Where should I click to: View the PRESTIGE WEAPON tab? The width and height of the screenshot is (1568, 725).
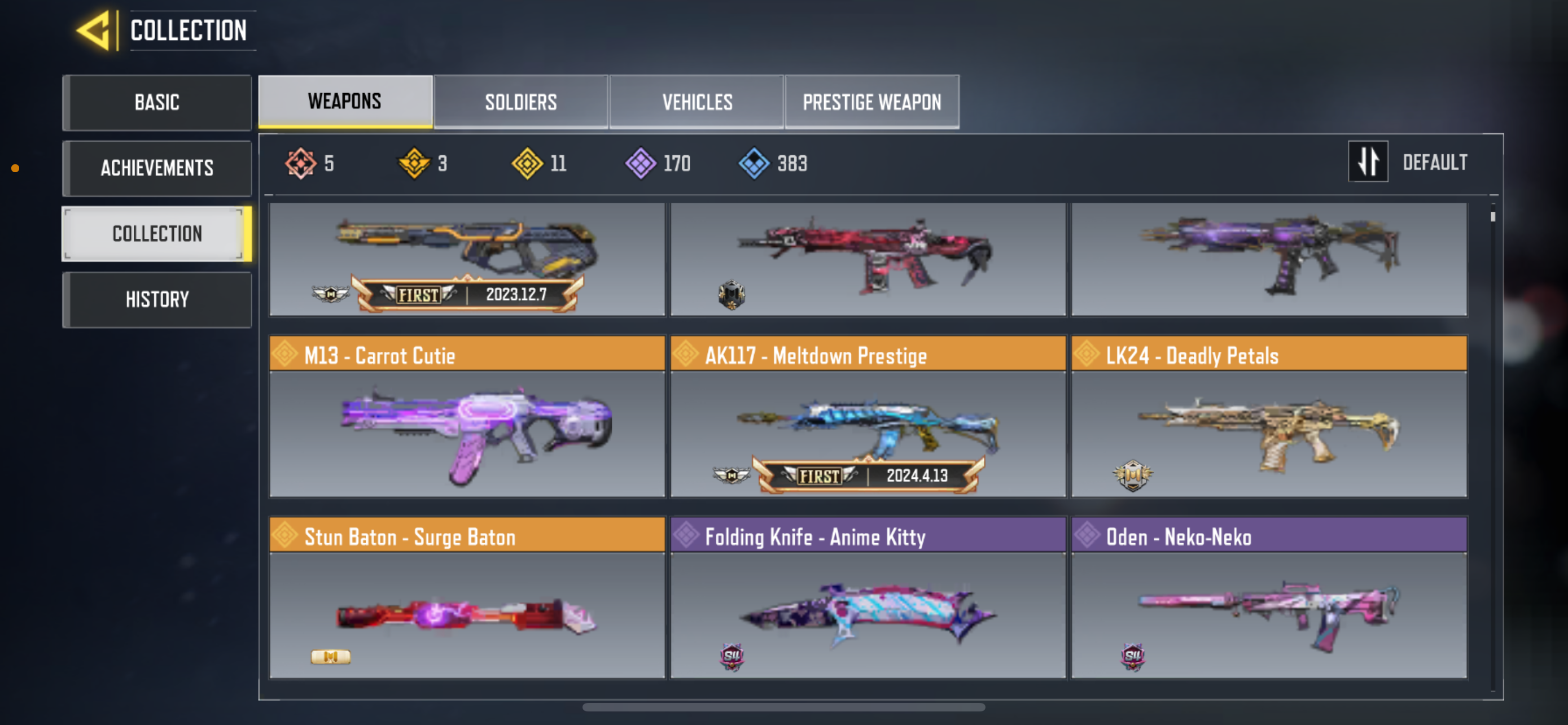[x=871, y=102]
